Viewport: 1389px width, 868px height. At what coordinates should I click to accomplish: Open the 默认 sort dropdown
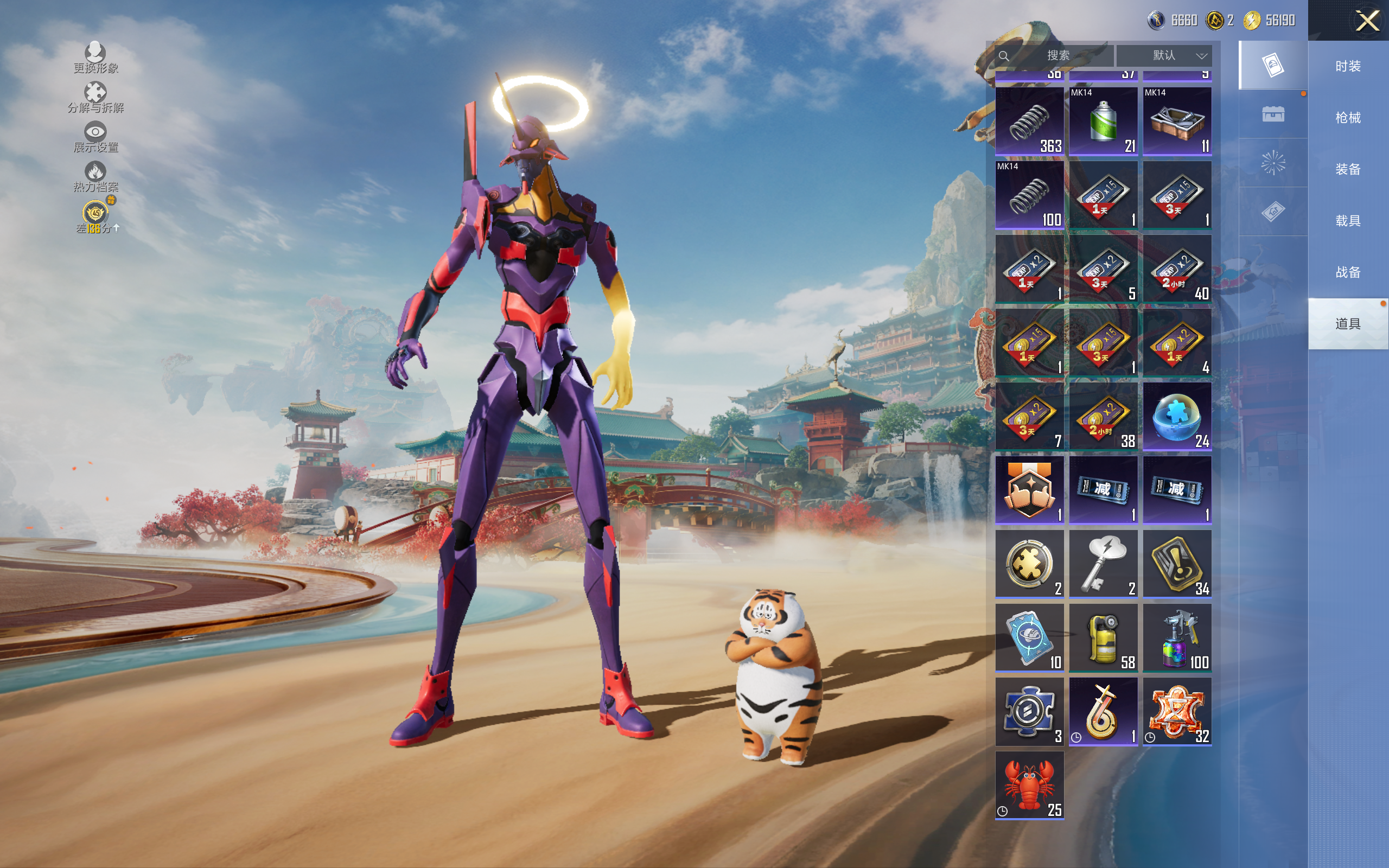coord(1164,56)
